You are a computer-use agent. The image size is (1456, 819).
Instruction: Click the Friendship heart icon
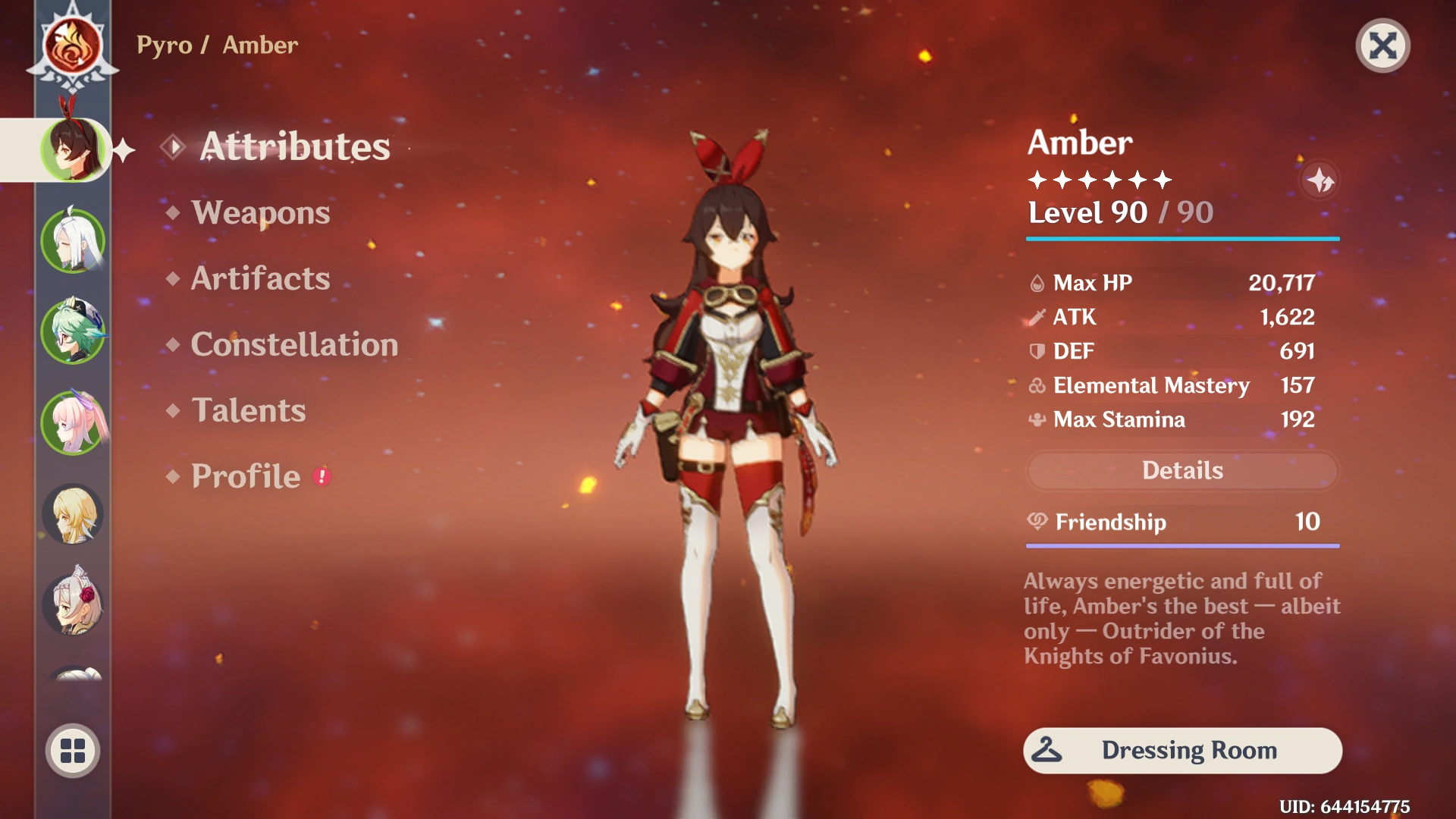coord(1036,522)
